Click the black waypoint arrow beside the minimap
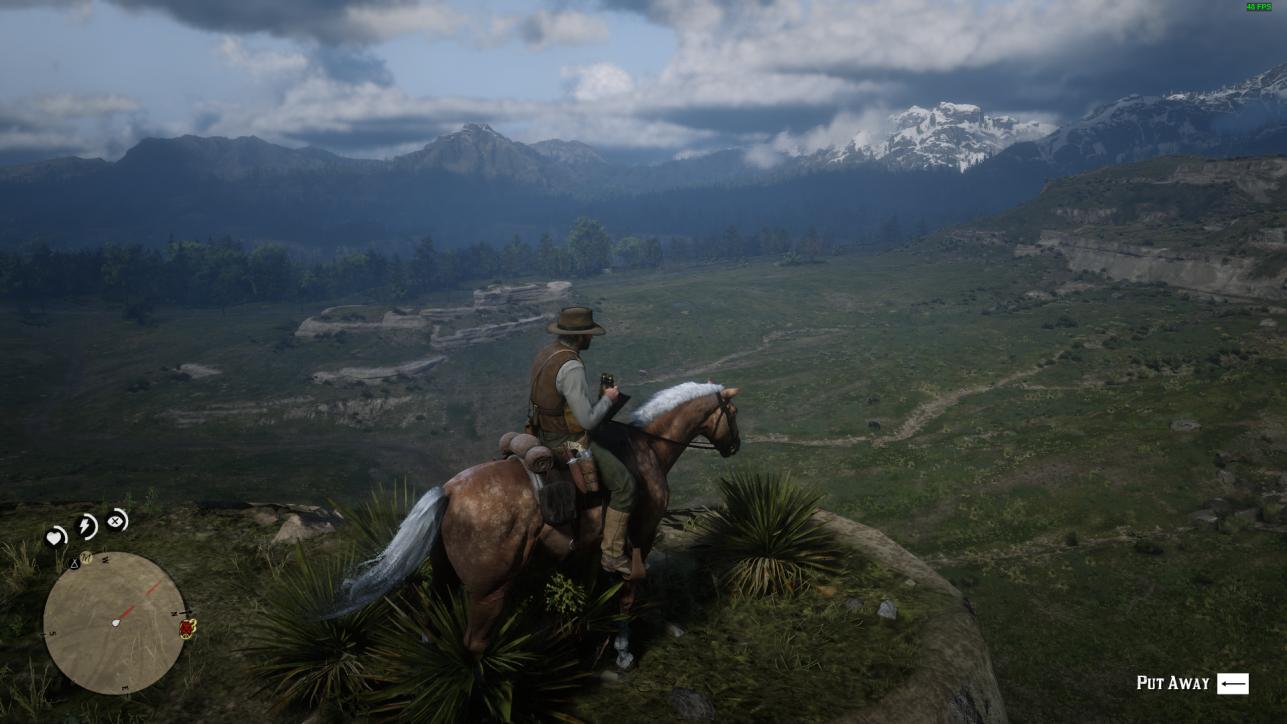Screen dimensions: 1287x724 (x=182, y=611)
